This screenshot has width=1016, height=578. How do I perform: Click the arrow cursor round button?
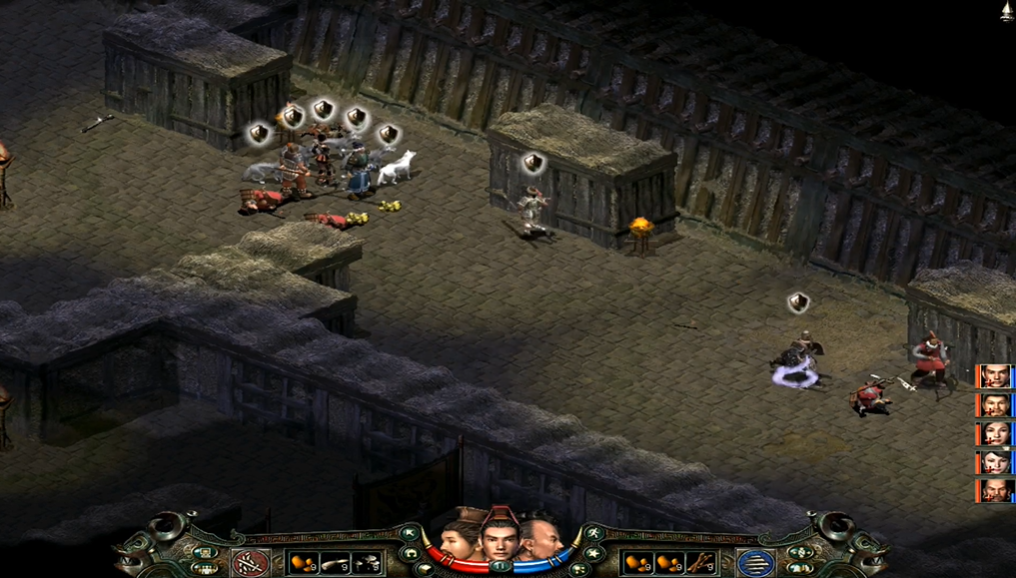coord(408,534)
